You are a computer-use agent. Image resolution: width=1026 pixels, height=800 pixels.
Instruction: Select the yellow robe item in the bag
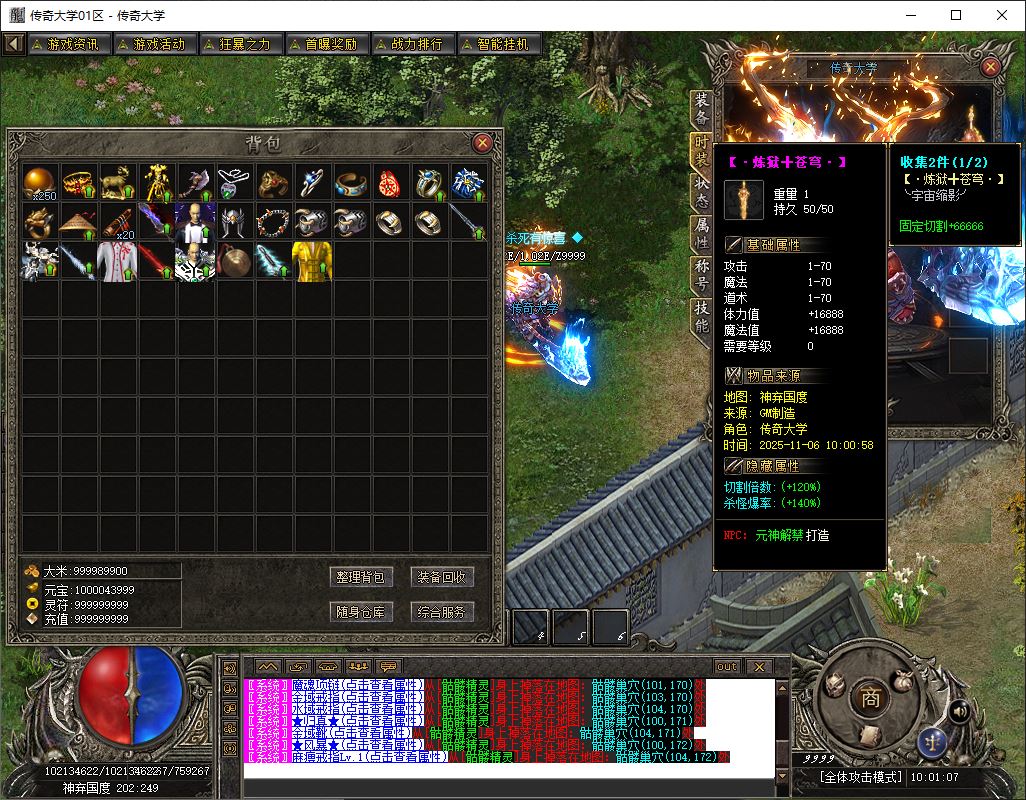click(312, 261)
